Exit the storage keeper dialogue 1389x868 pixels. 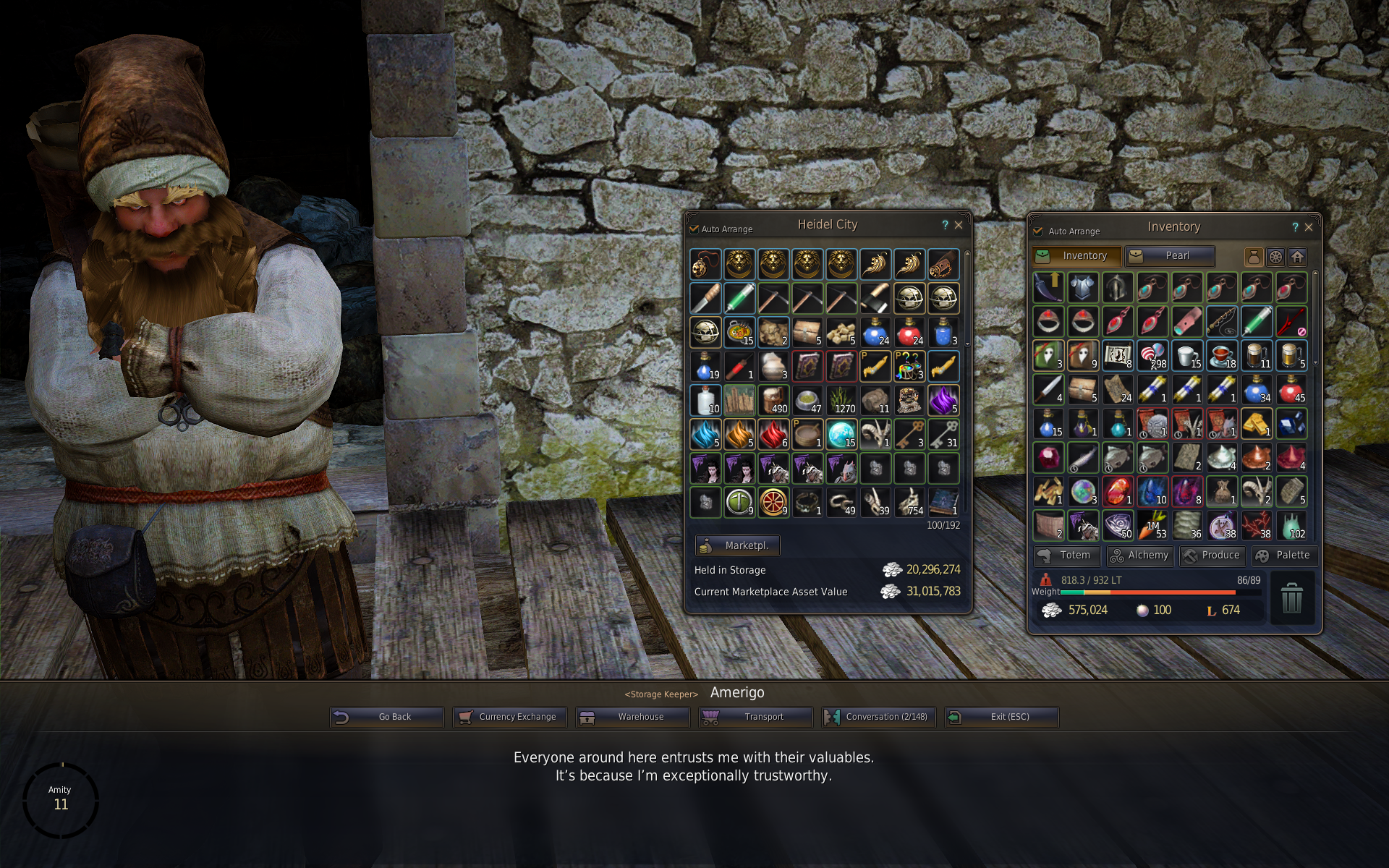(1001, 717)
